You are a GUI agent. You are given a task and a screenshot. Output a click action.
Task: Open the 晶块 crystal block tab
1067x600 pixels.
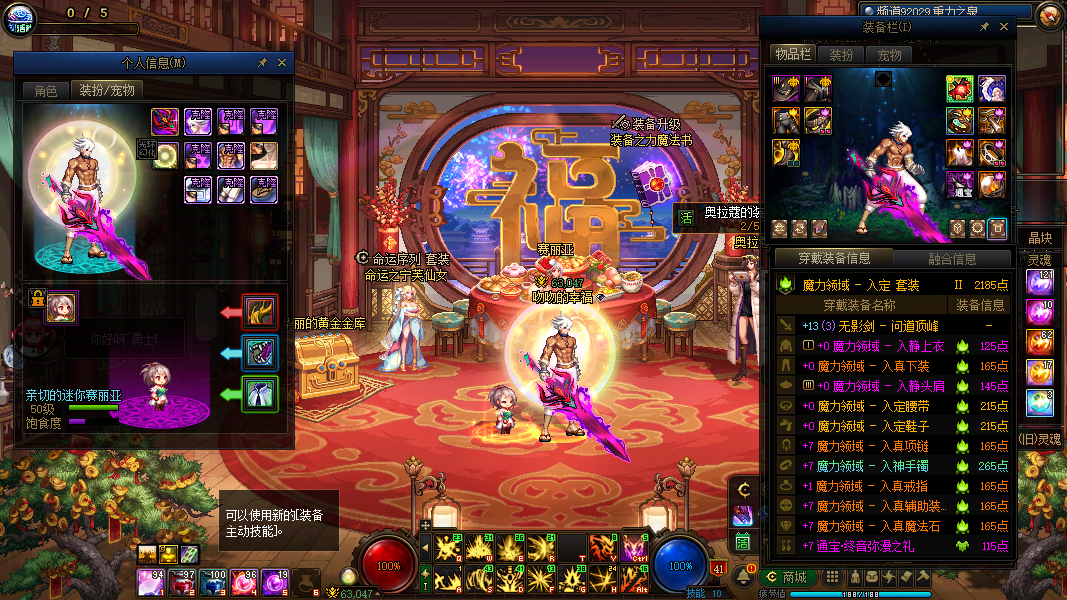click(x=1040, y=238)
